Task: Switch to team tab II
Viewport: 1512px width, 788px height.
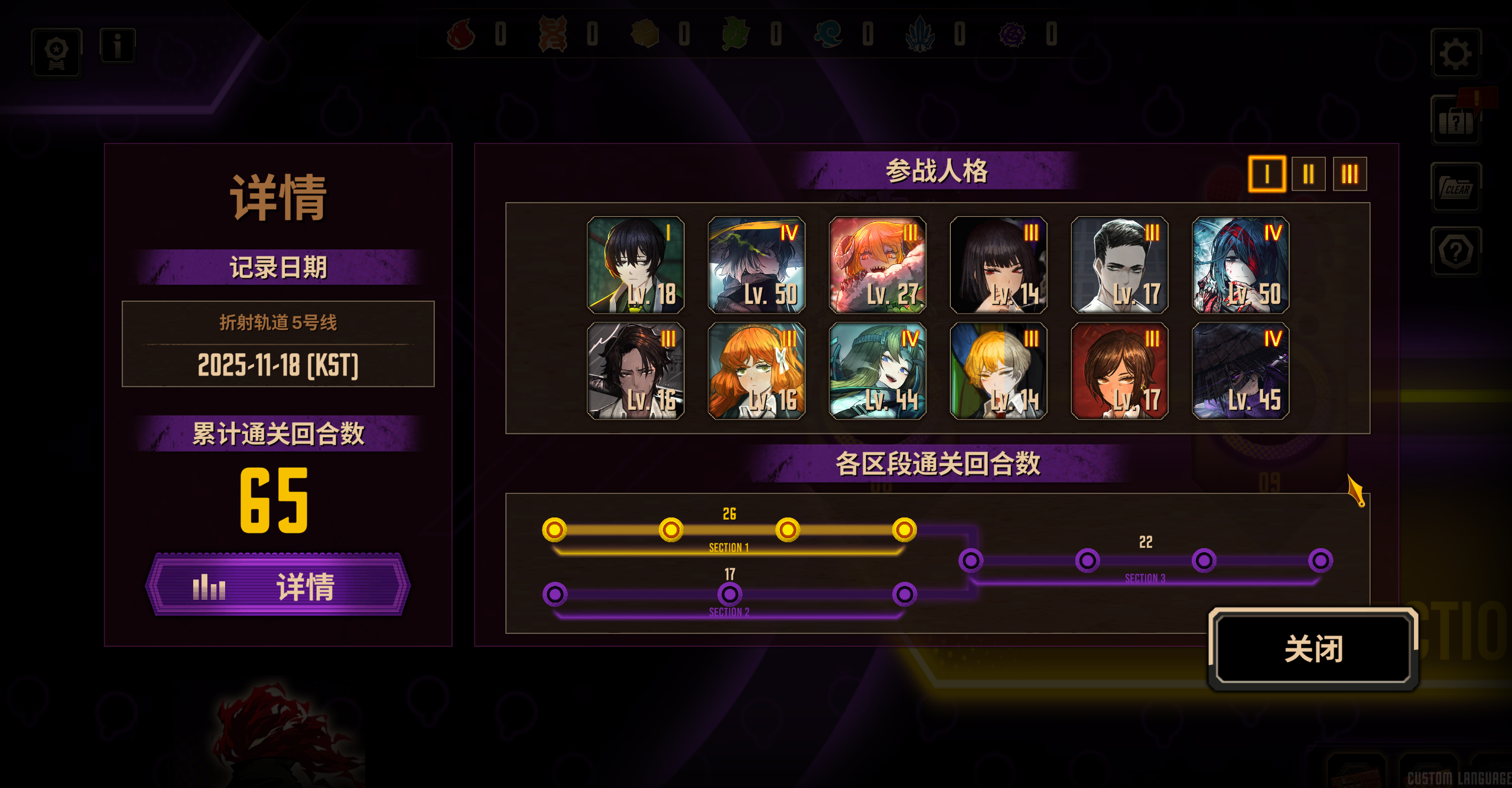Action: [x=1308, y=174]
